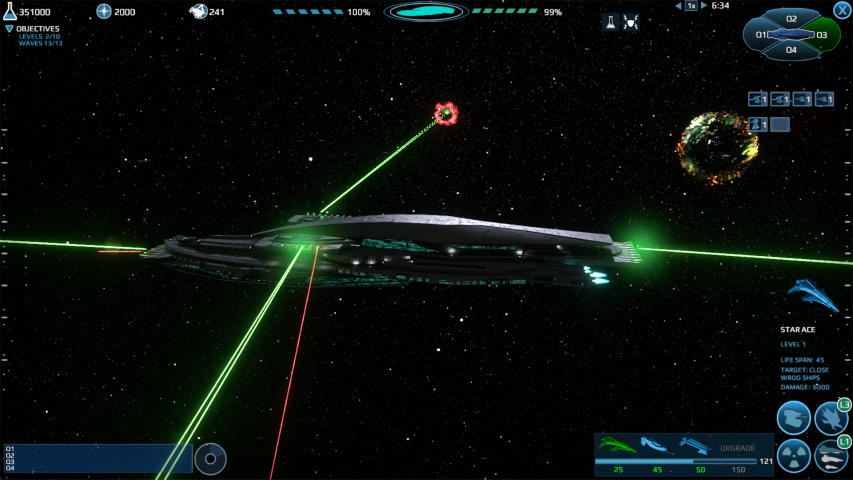The width and height of the screenshot is (853, 480).
Task: Open the research flask icon
Action: (610, 22)
